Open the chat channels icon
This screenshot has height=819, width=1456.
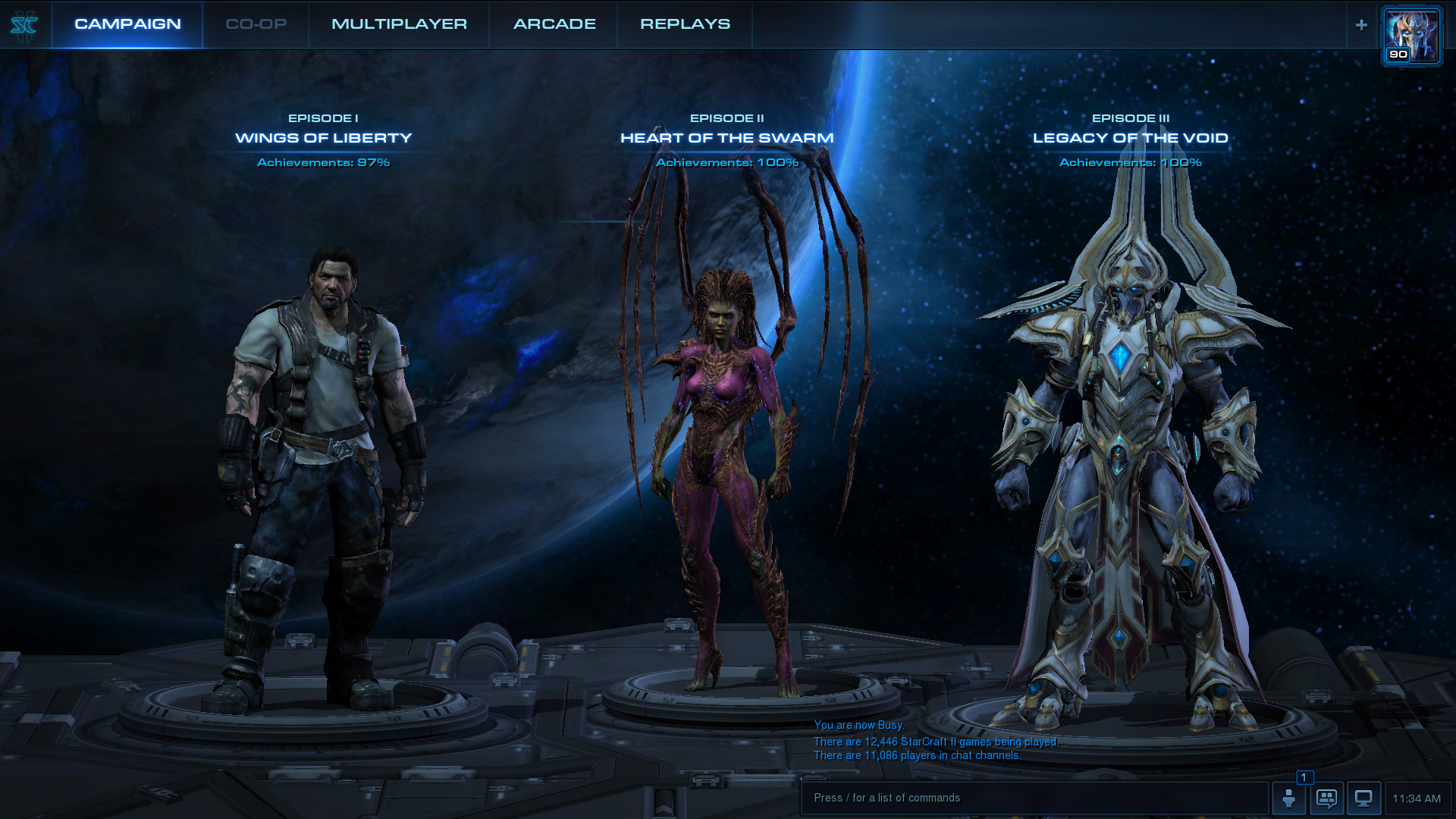tap(1326, 799)
